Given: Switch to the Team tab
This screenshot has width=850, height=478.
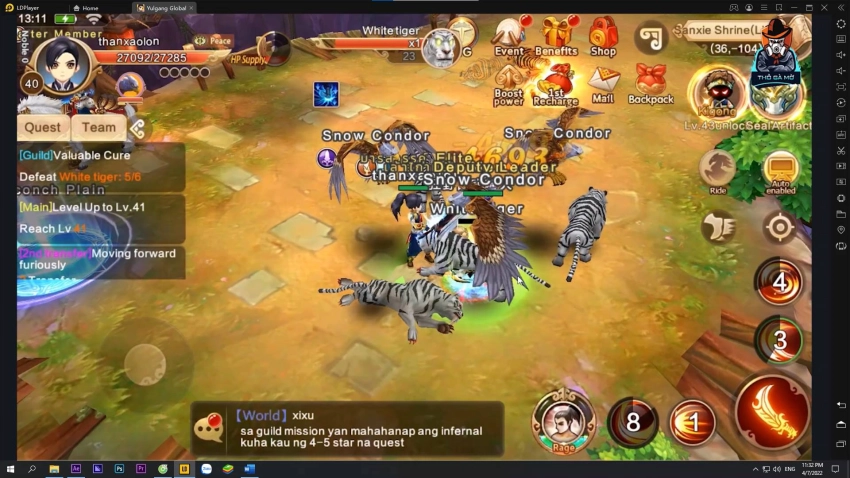Looking at the screenshot, I should pos(99,127).
